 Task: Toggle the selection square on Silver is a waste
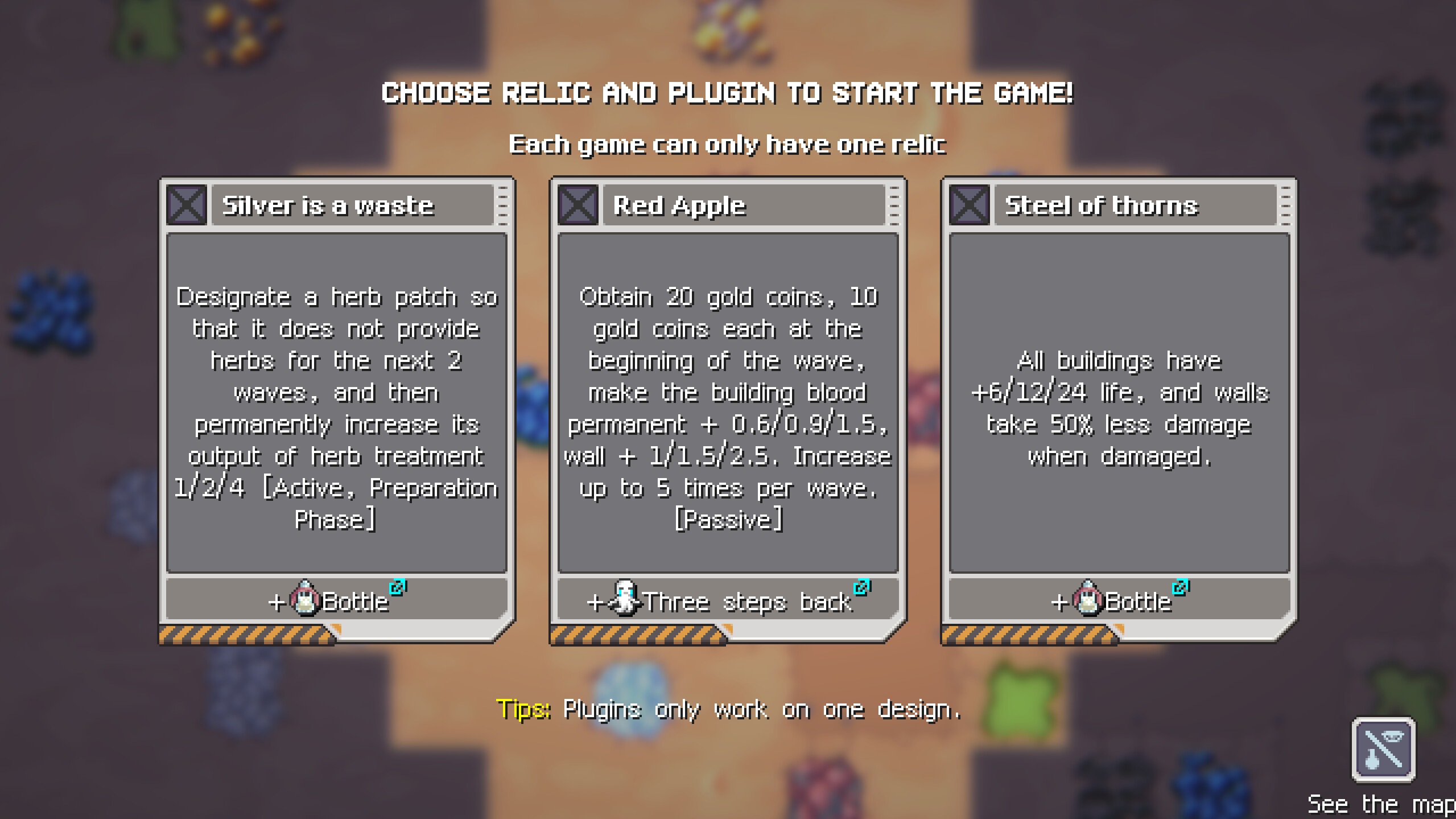pyautogui.click(x=186, y=205)
